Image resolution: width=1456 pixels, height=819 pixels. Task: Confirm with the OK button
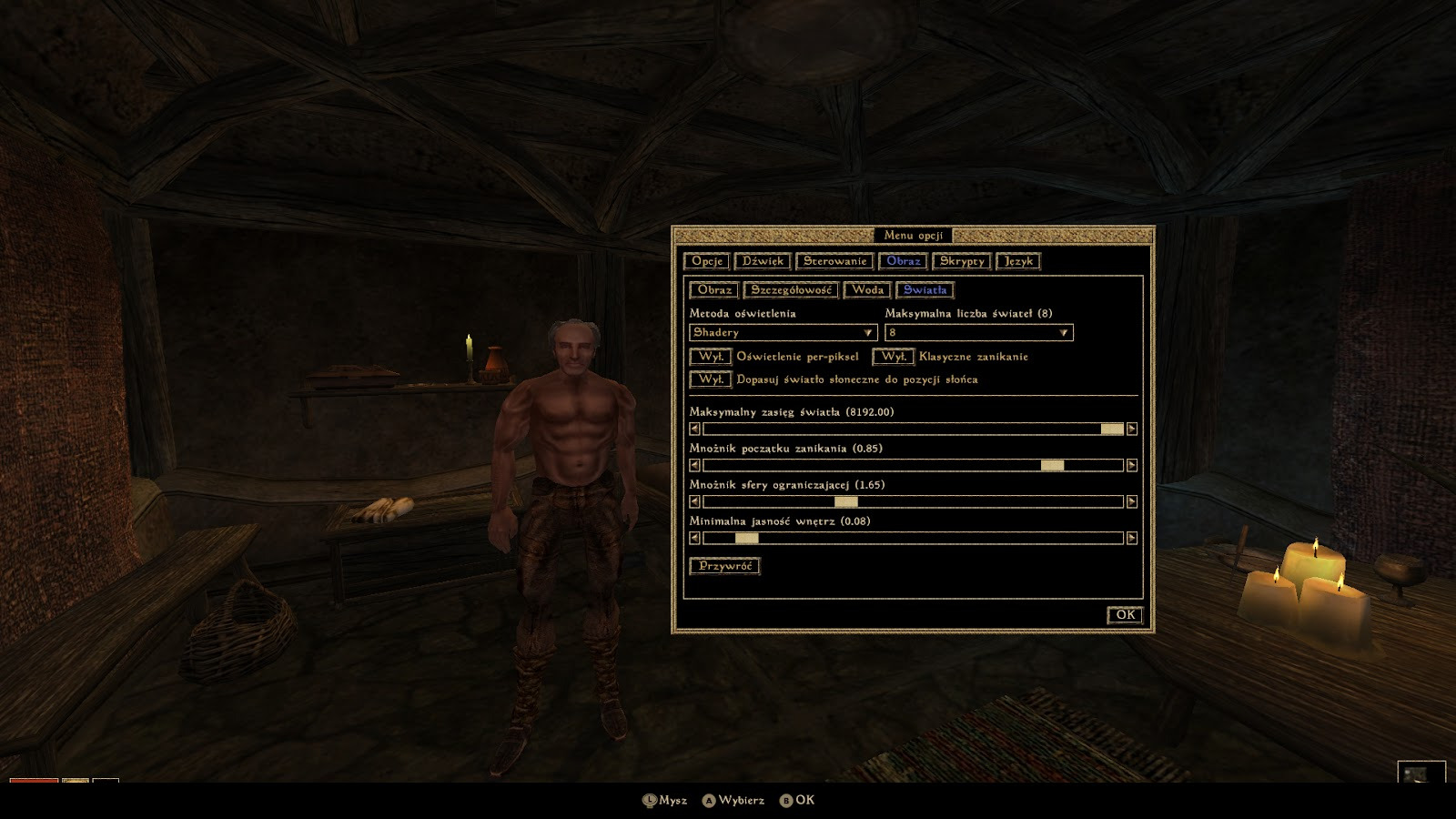tap(1125, 615)
